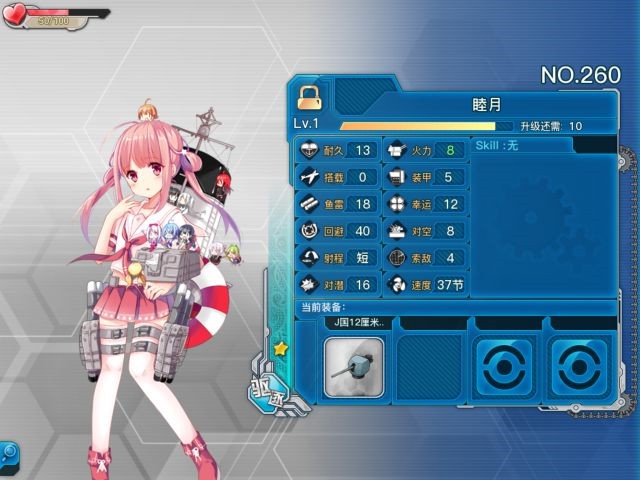Select the J国12厘米 gun equipment slot

[x=356, y=366]
